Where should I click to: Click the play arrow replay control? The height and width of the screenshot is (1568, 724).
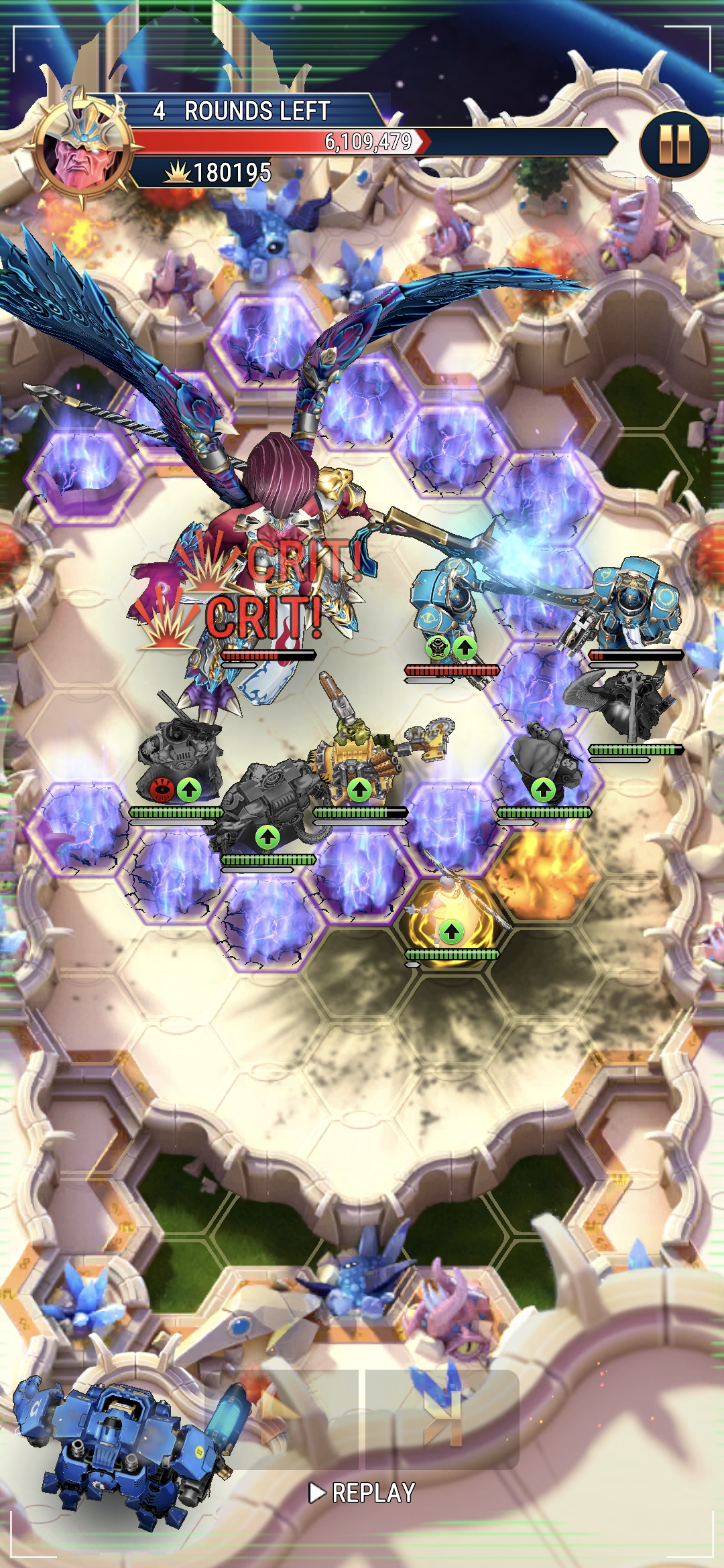pyautogui.click(x=316, y=1492)
